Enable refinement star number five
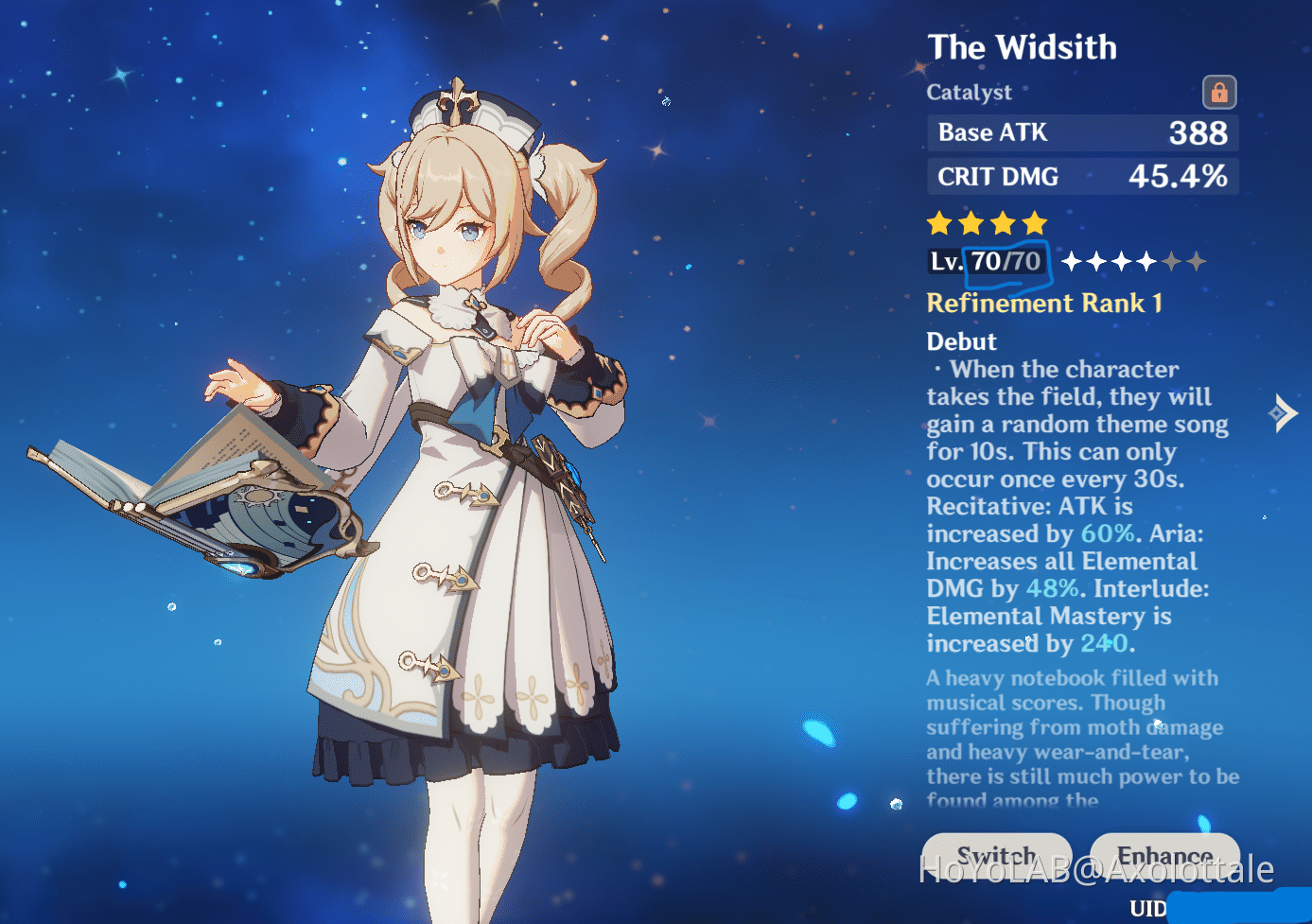The height and width of the screenshot is (924, 1312). [x=1173, y=261]
